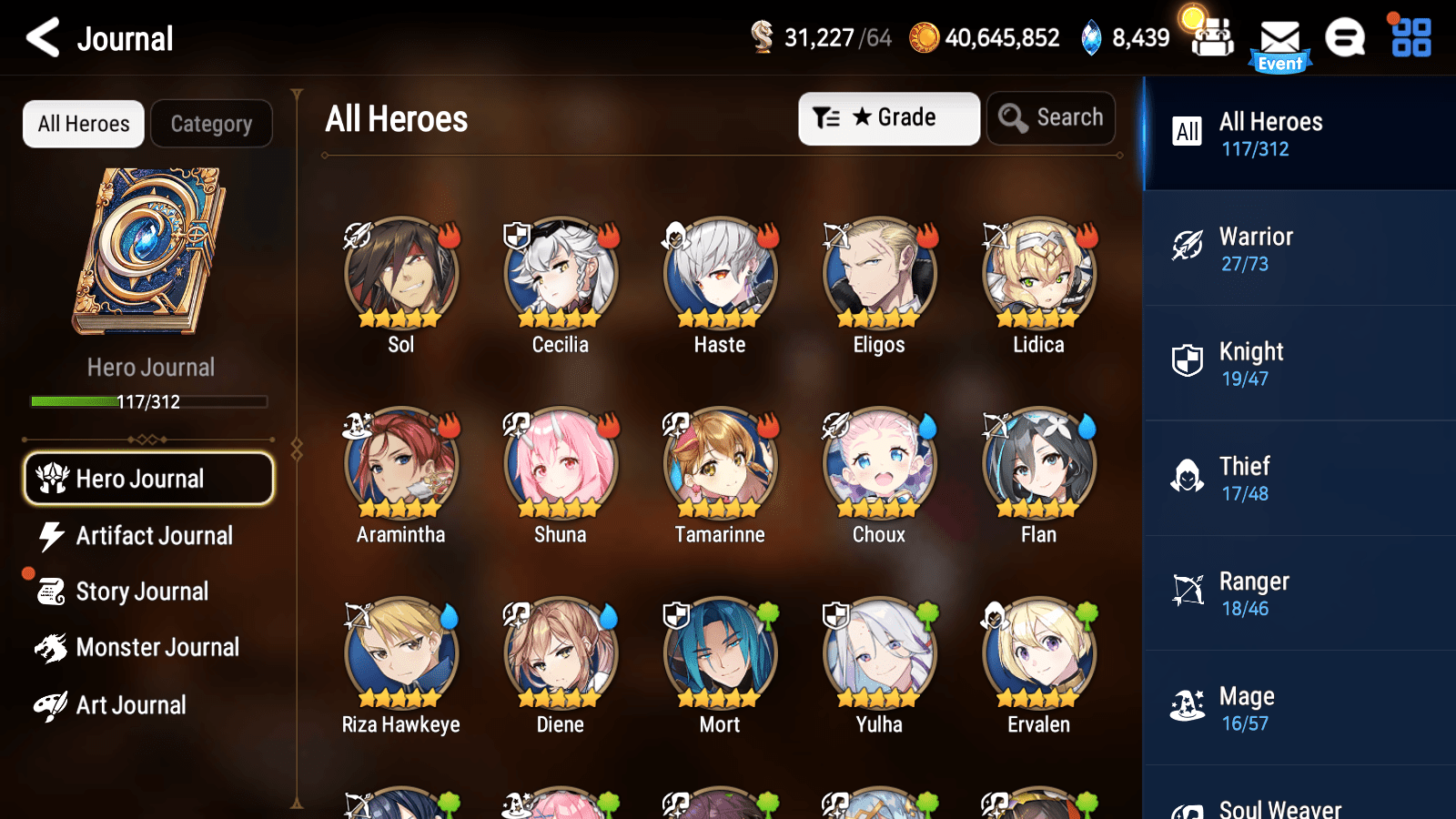Open the Search function
Viewport: 1456px width, 819px height.
tap(1051, 117)
